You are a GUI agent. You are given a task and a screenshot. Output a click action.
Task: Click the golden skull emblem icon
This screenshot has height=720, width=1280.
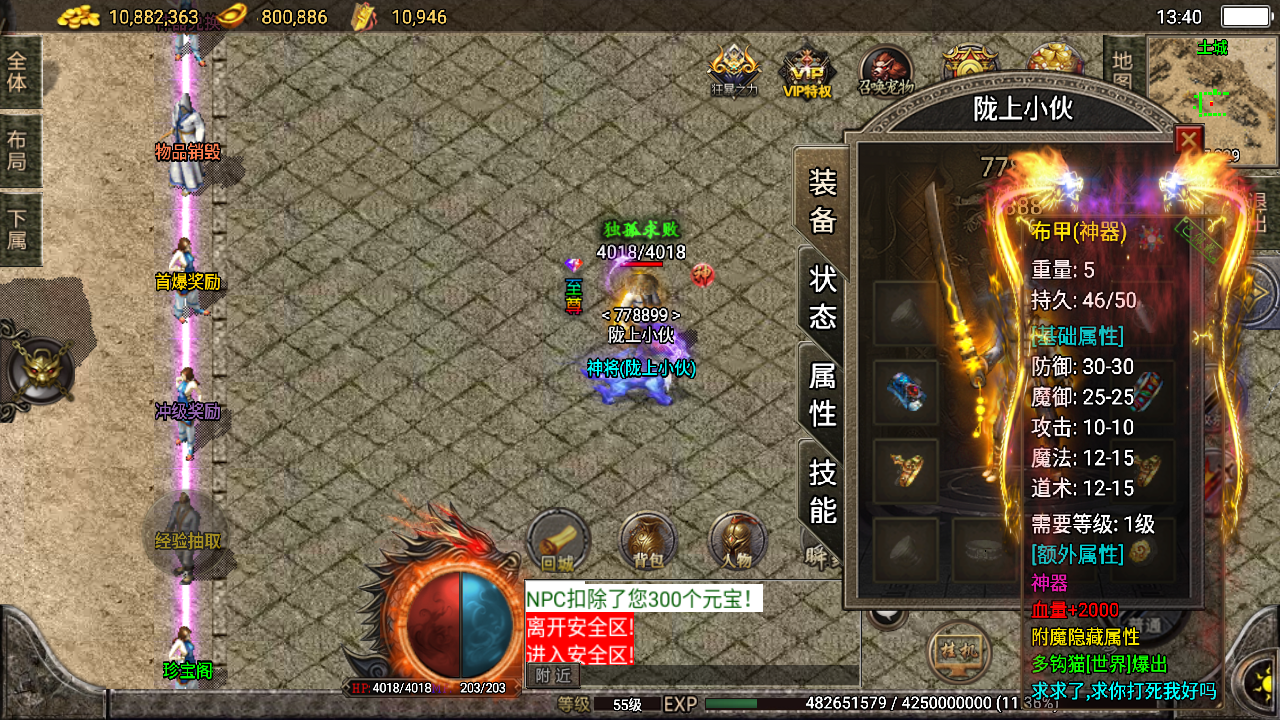coord(40,370)
